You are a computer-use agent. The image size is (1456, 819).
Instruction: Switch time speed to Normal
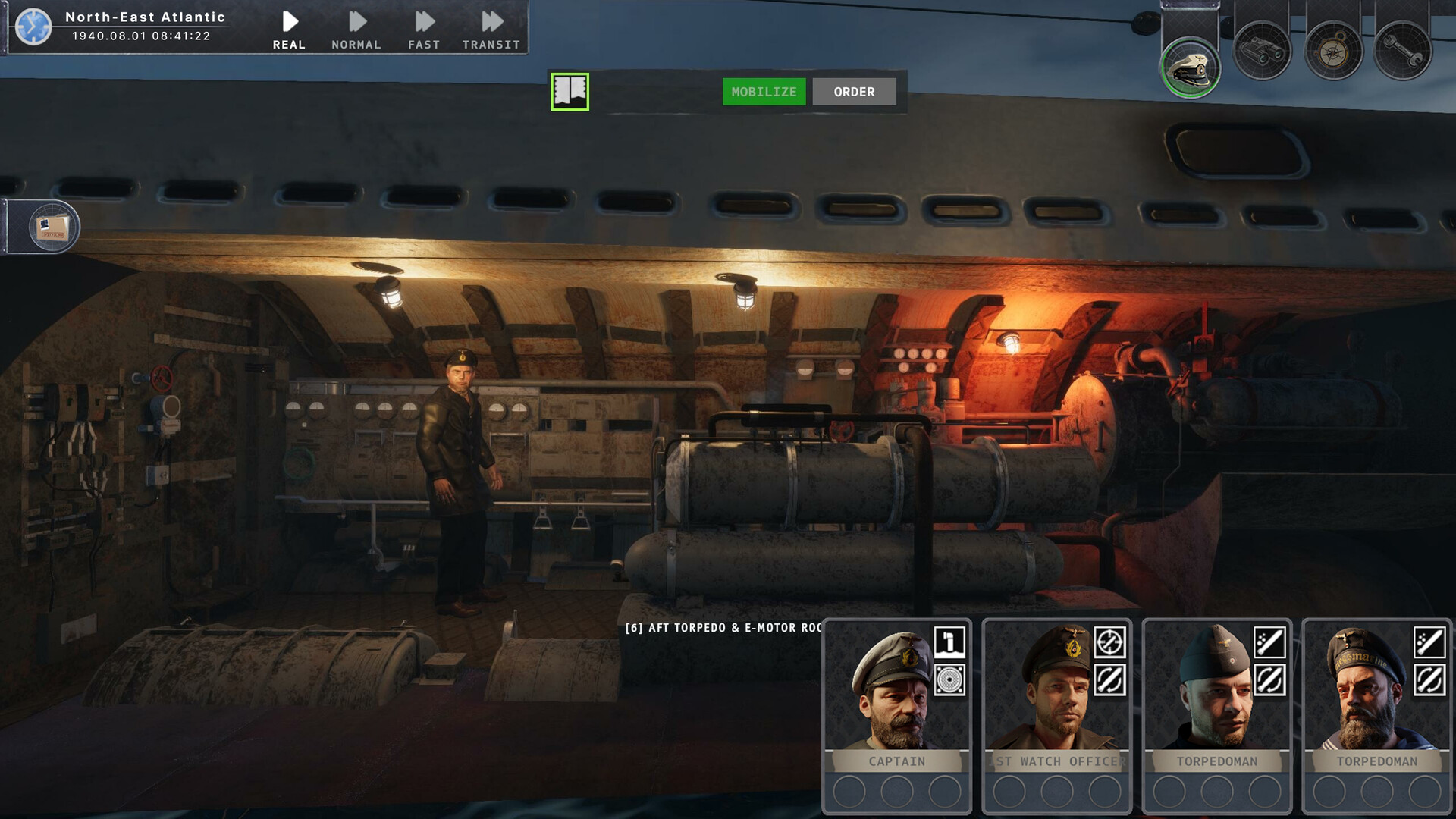click(x=356, y=30)
